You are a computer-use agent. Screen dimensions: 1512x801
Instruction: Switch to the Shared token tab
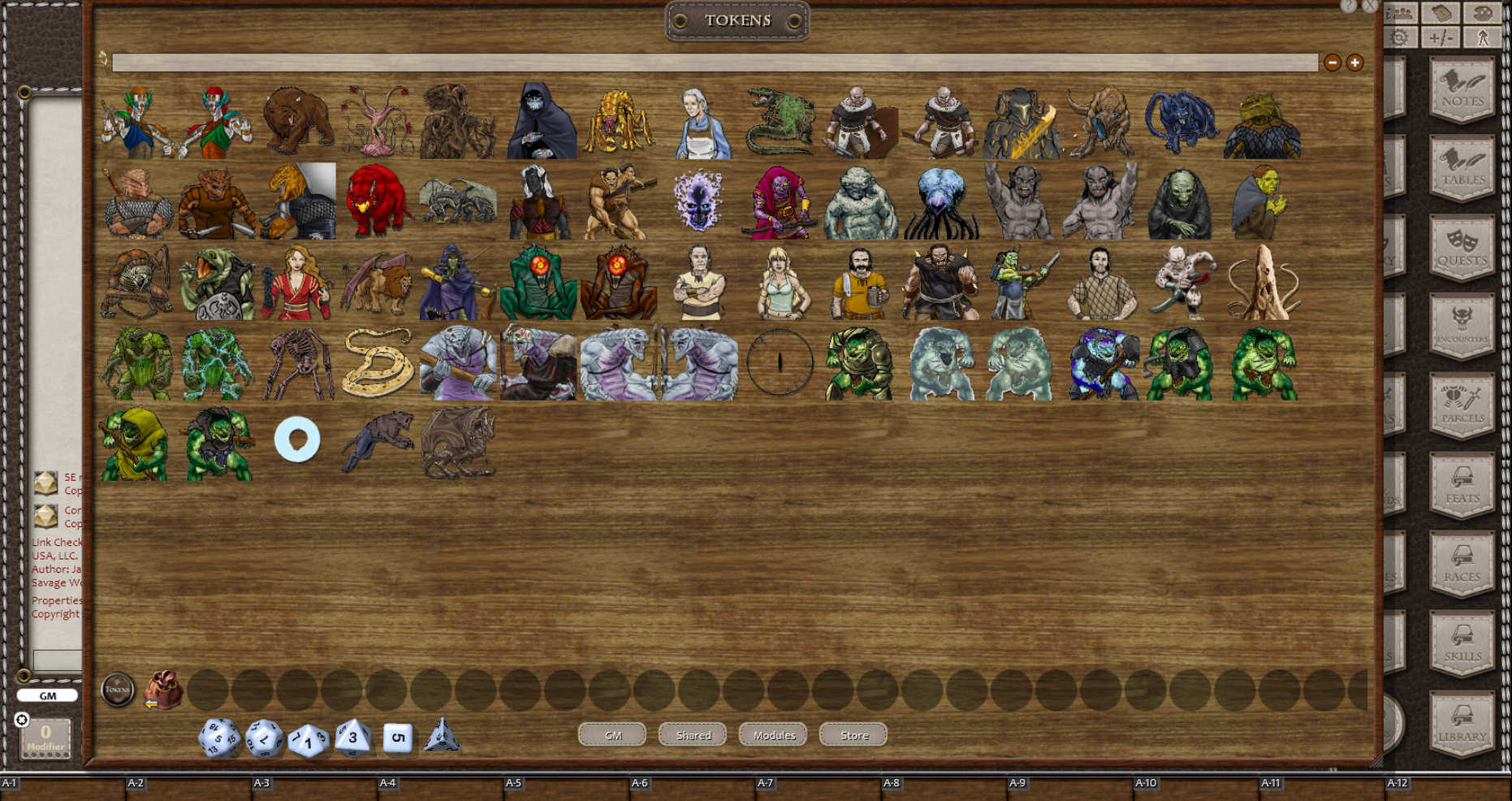click(692, 735)
